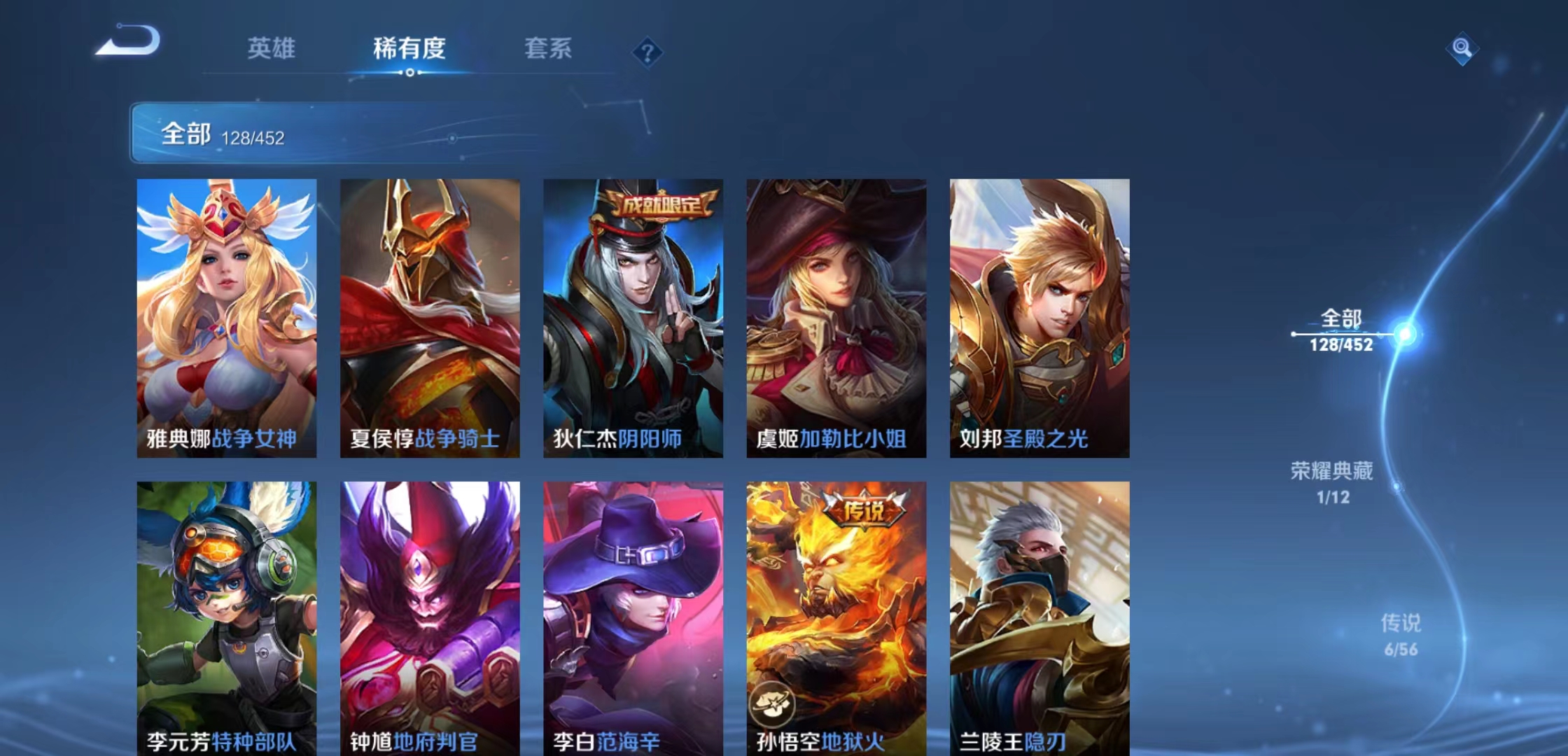Select the 稀有度 tab

(409, 49)
